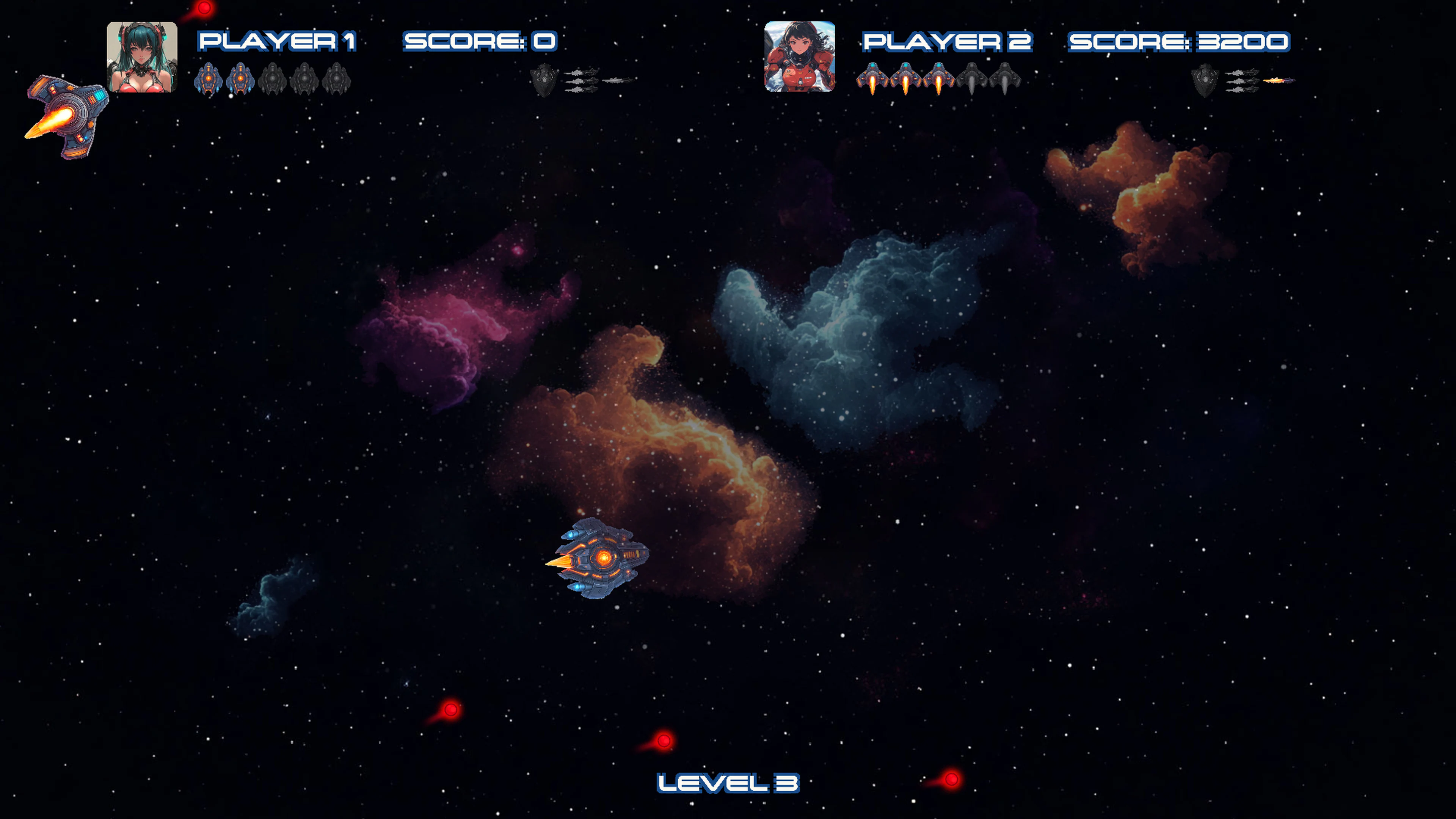The height and width of the screenshot is (819, 1456).
Task: Toggle Player 1's third grayed-out life indicator
Action: point(273,79)
